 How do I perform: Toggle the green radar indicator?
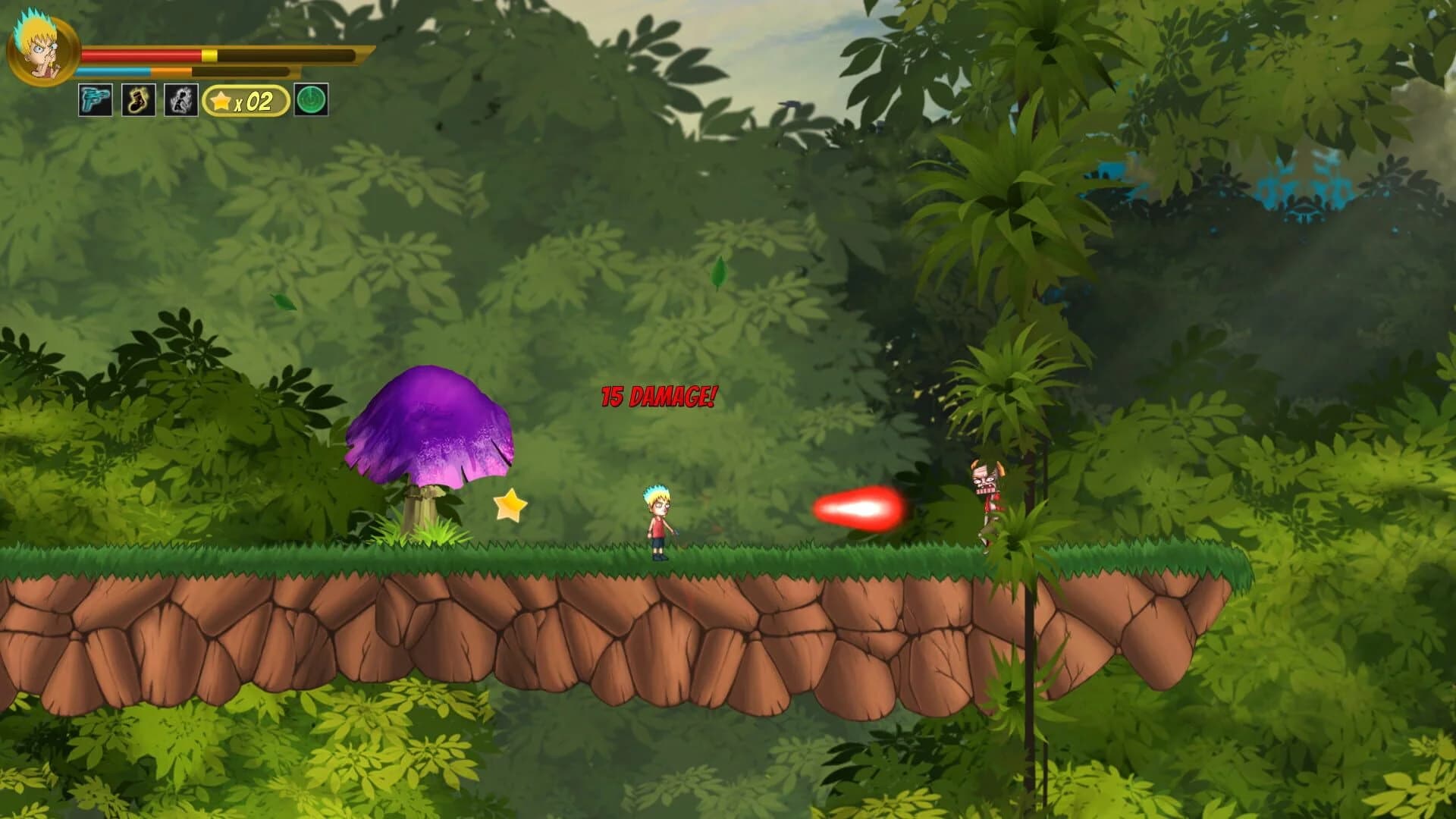(x=311, y=99)
